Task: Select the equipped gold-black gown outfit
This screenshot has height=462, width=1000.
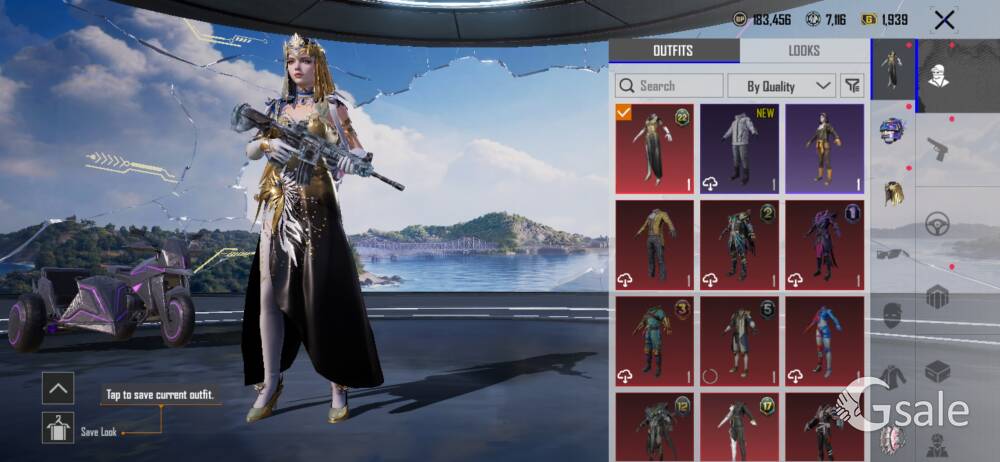Action: (654, 148)
